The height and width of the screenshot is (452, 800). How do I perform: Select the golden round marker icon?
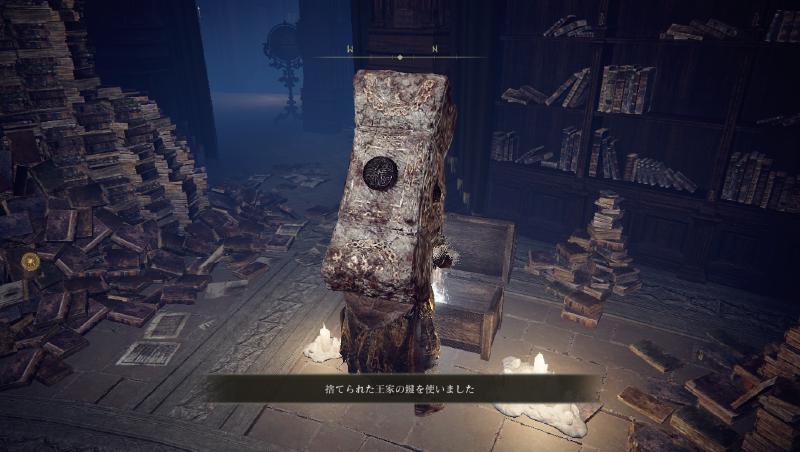point(30,262)
